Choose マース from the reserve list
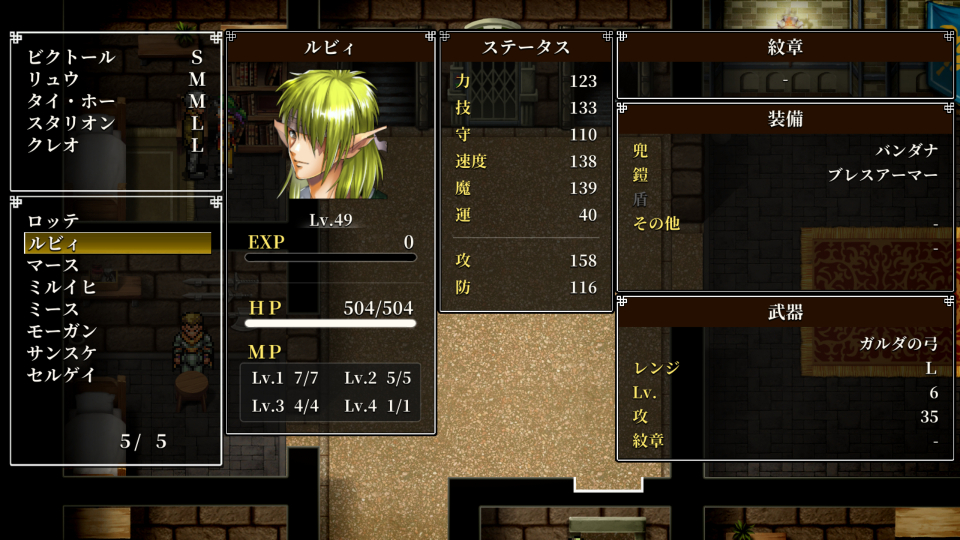The height and width of the screenshot is (540, 960). 53,265
